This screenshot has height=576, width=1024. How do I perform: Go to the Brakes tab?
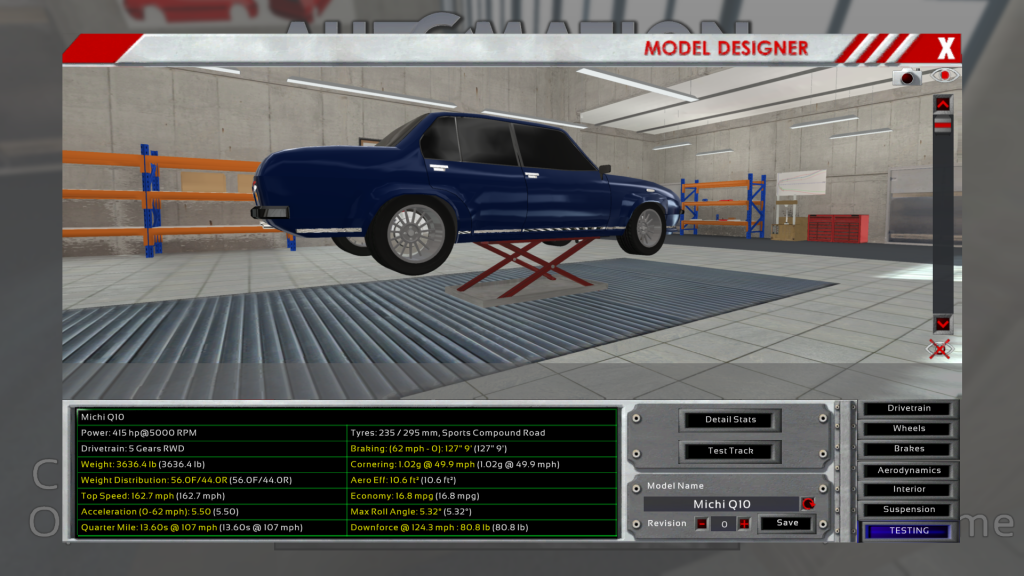coord(909,449)
